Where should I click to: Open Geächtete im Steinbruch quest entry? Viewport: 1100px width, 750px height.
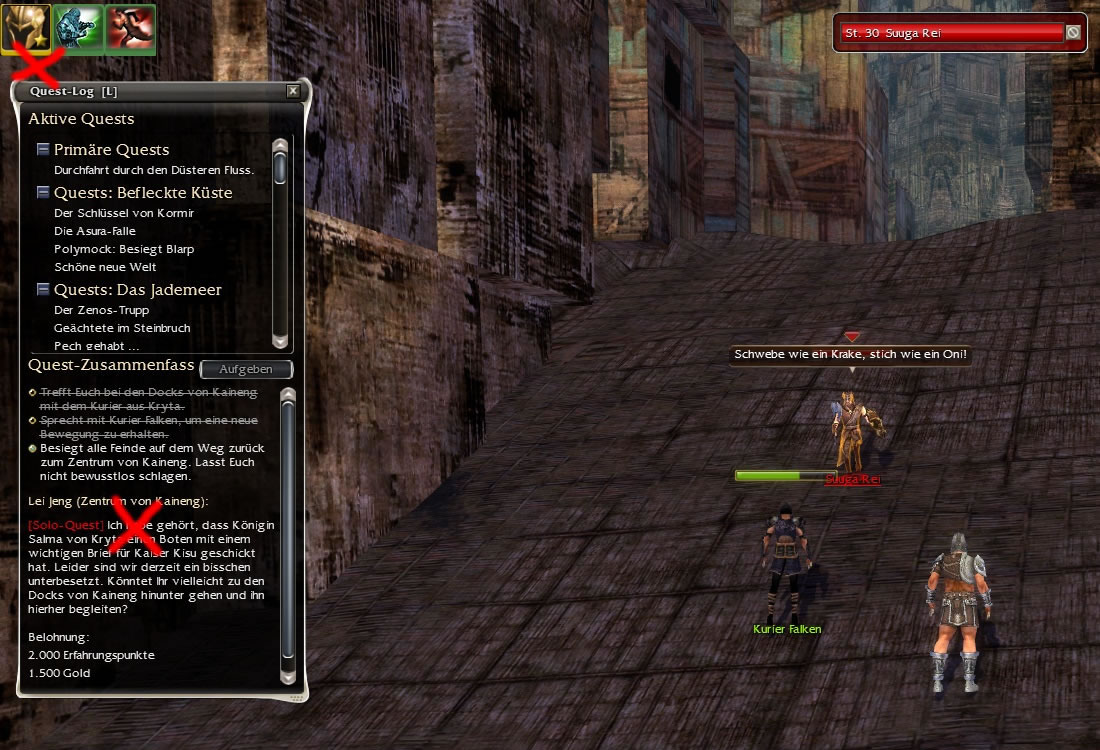tap(122, 328)
